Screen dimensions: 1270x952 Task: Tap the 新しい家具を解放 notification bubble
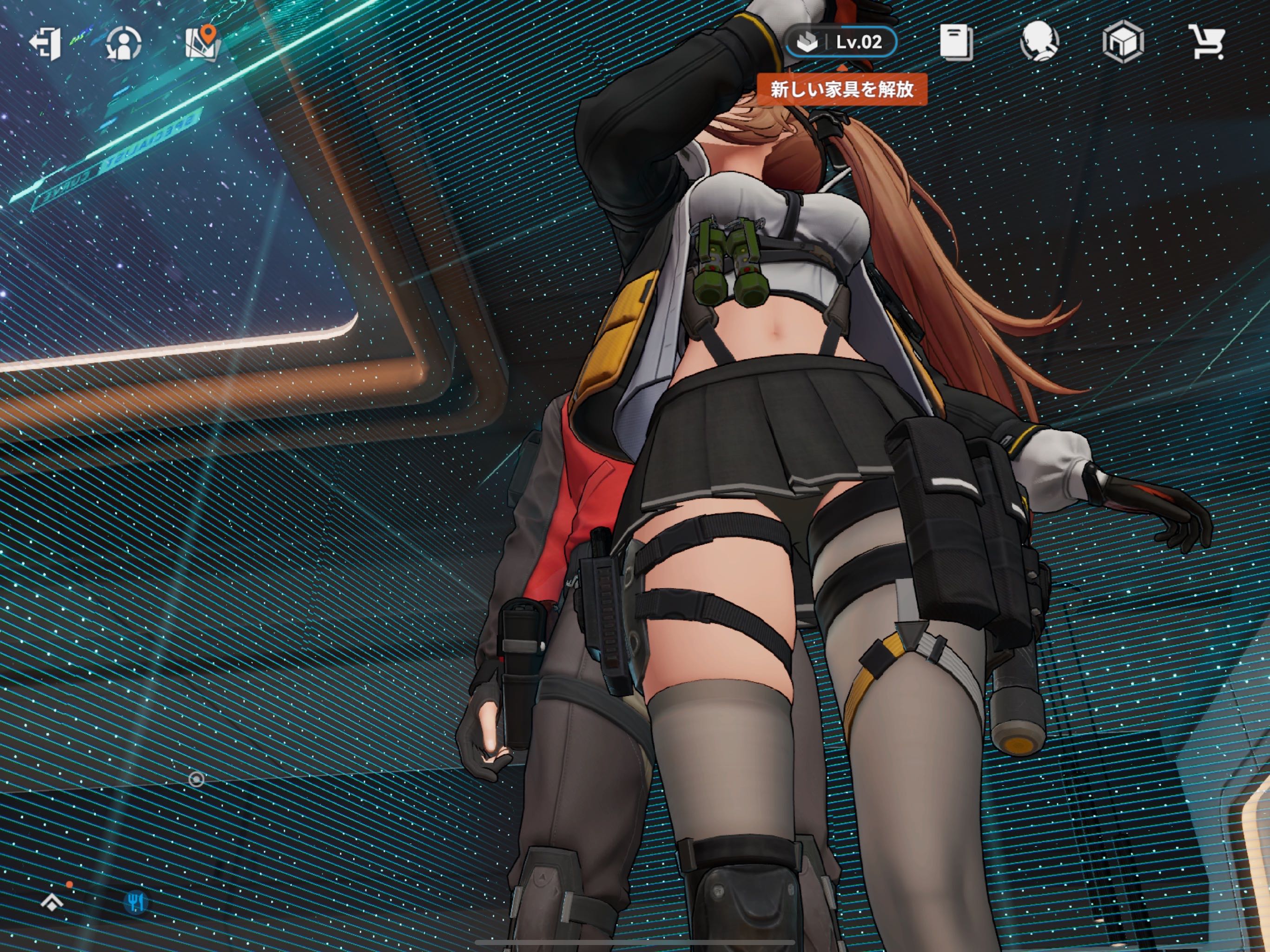(x=842, y=89)
